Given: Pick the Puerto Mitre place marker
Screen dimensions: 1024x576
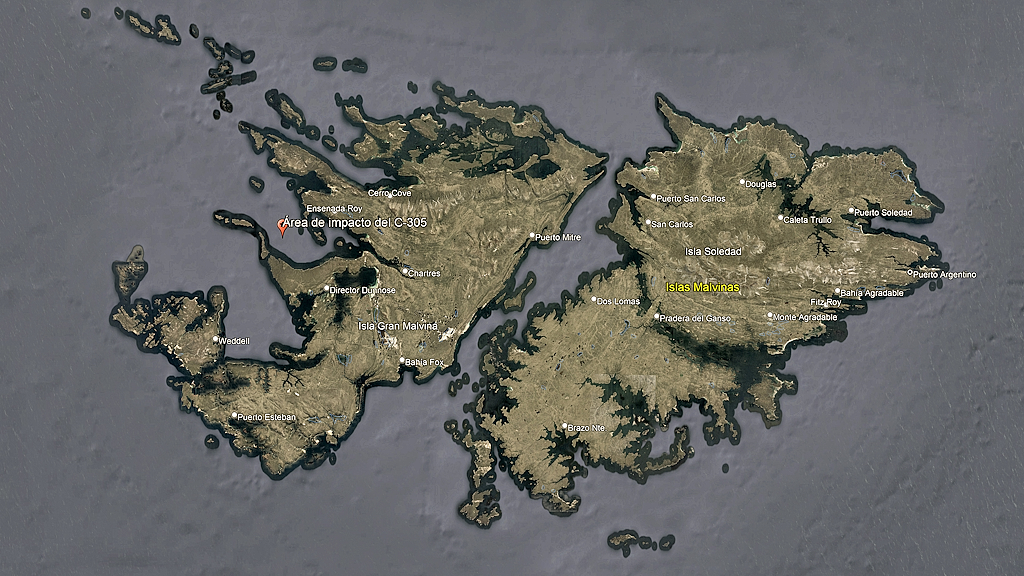Looking at the screenshot, I should pyautogui.click(x=533, y=236).
